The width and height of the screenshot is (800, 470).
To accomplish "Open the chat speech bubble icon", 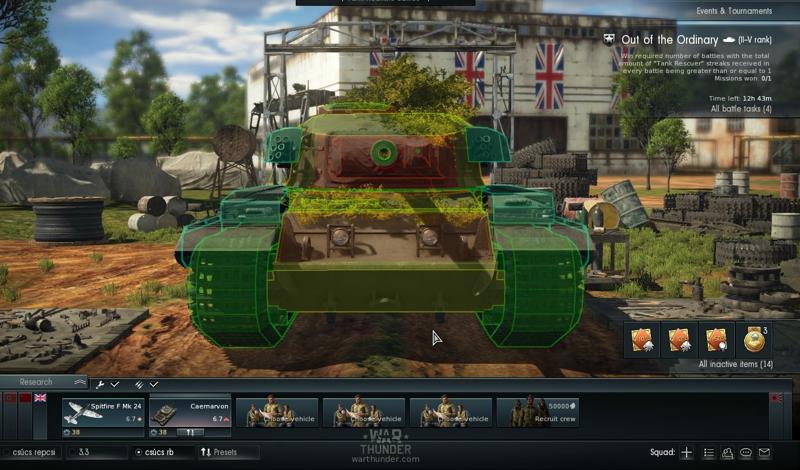I will click(x=746, y=453).
